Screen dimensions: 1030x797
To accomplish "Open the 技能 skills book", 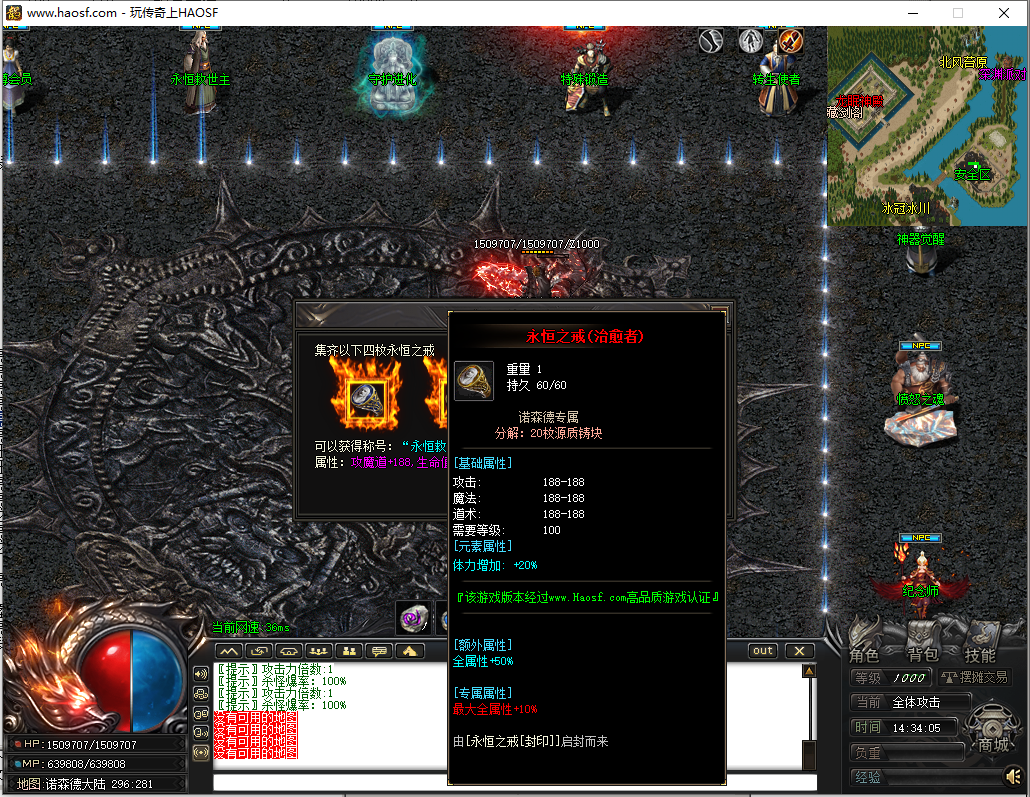I will tap(979, 655).
